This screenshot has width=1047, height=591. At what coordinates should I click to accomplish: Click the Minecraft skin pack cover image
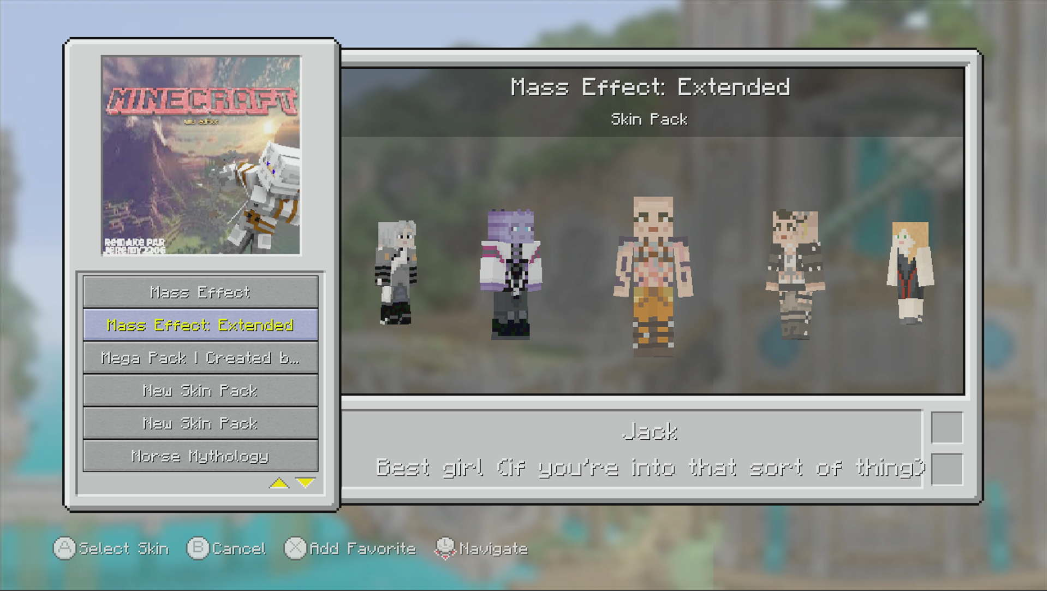201,155
